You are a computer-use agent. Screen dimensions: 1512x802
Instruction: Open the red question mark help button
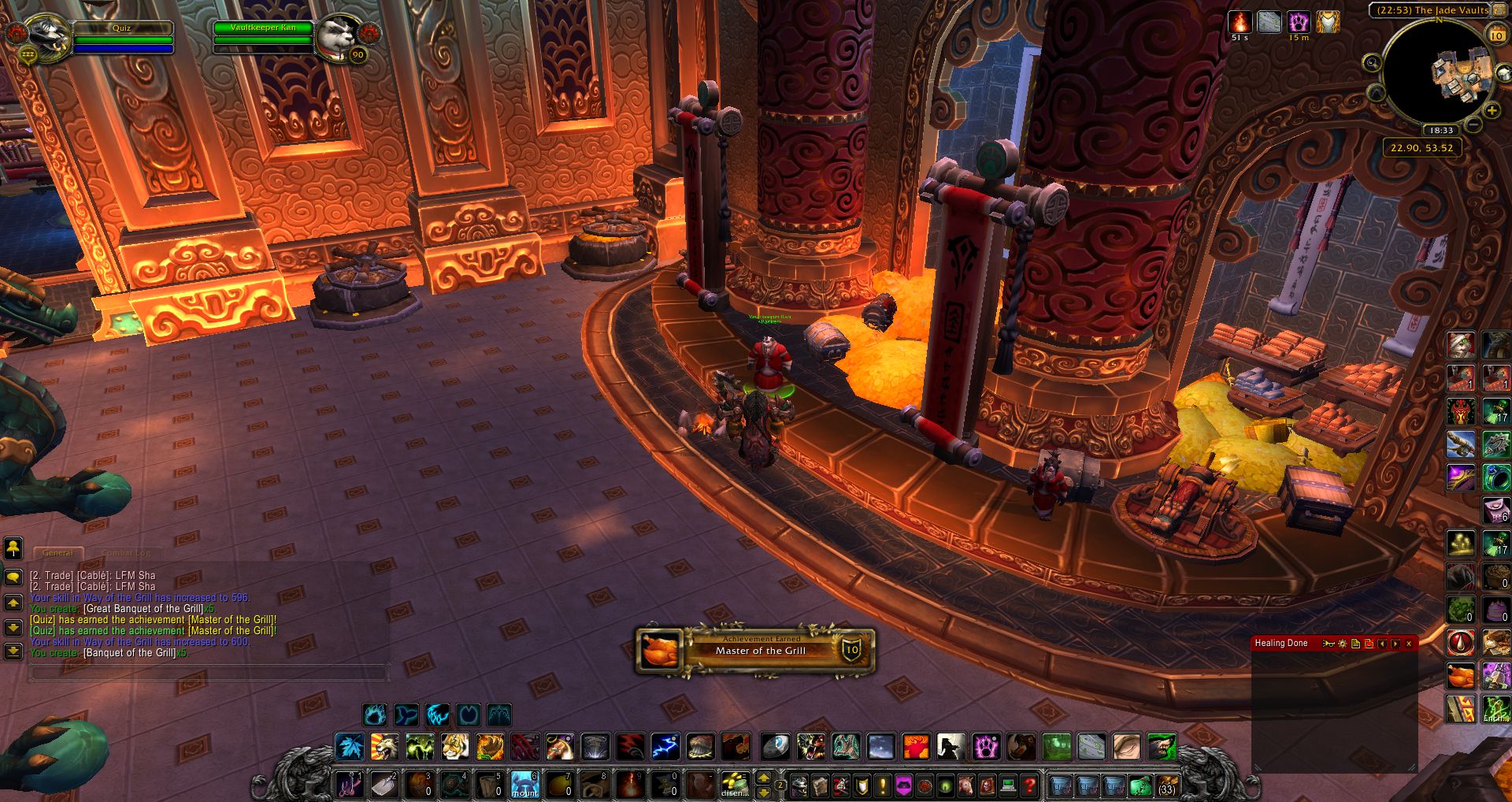1029,785
